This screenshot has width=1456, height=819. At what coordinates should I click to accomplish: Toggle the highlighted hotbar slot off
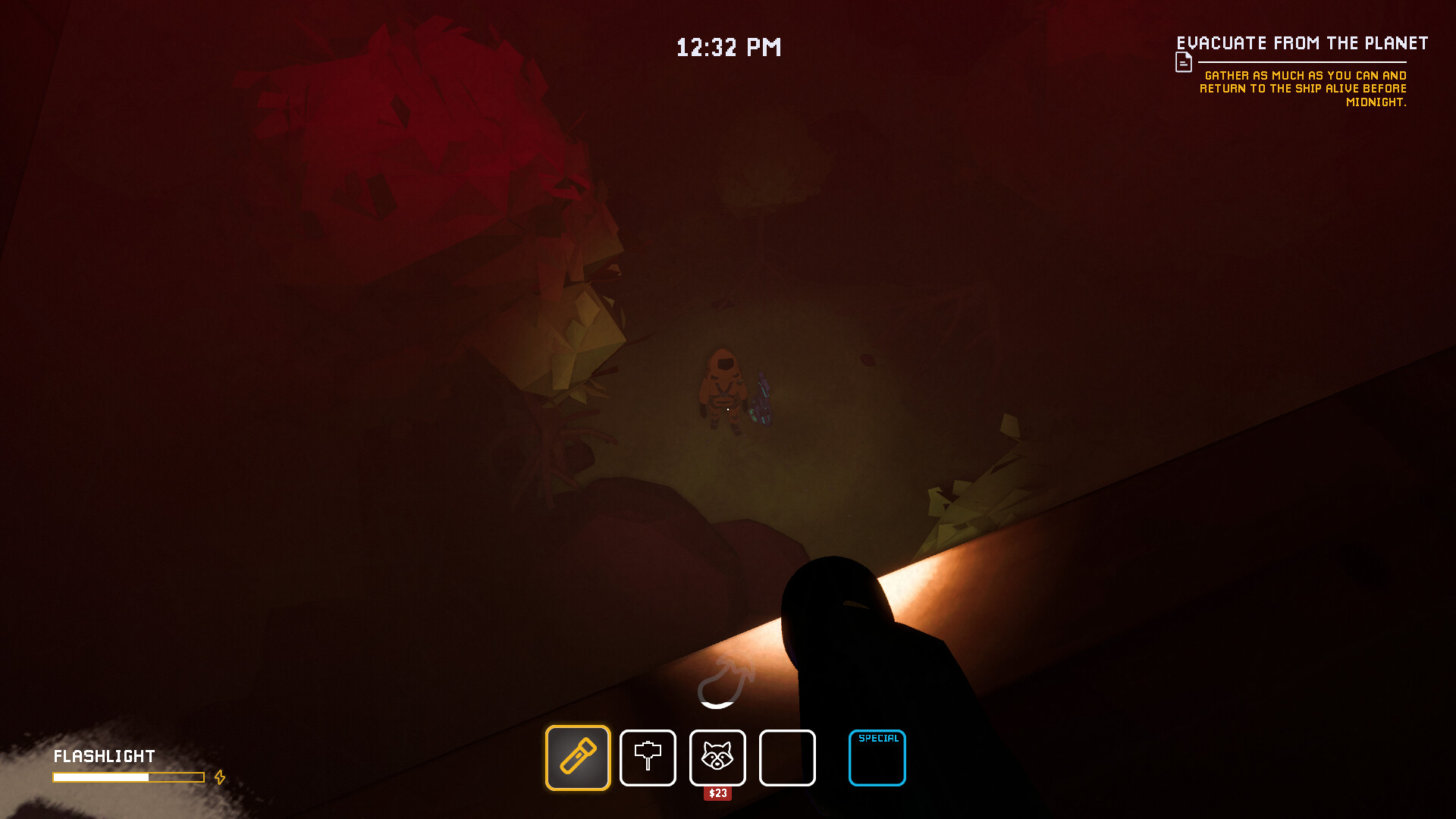click(577, 758)
